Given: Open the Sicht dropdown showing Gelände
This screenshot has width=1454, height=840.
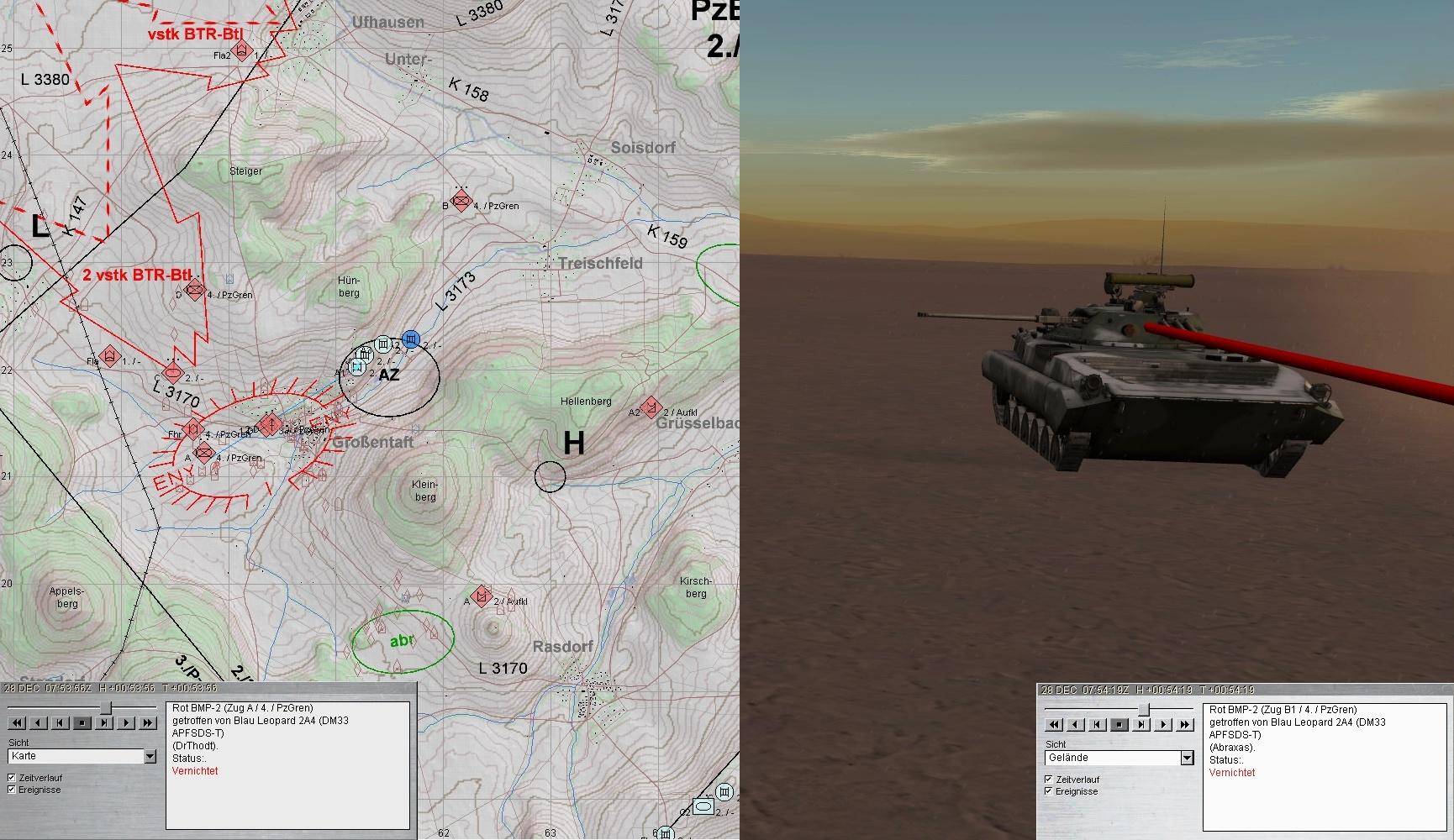Looking at the screenshot, I should pyautogui.click(x=1187, y=758).
